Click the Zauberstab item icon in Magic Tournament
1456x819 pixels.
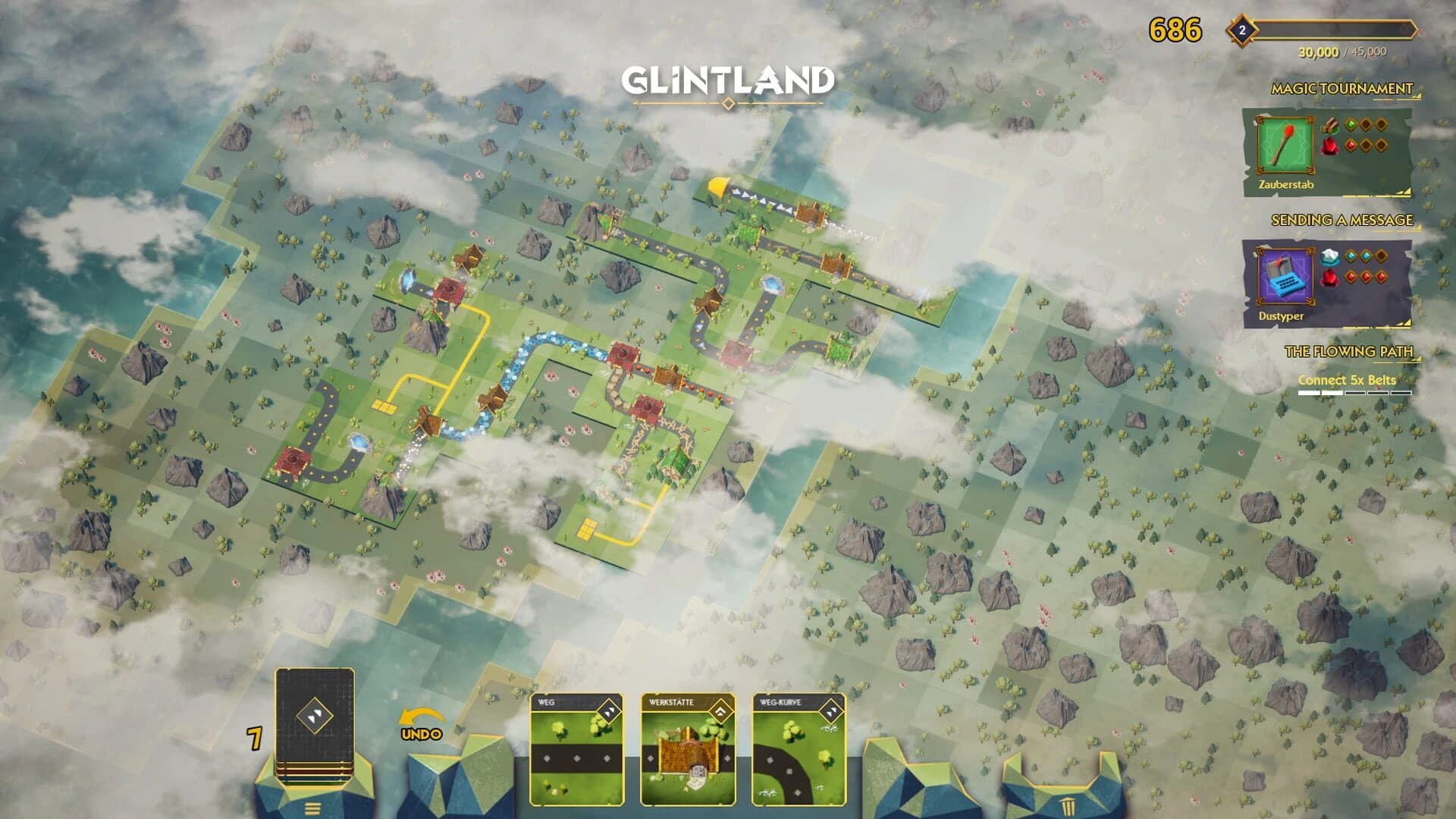1284,144
